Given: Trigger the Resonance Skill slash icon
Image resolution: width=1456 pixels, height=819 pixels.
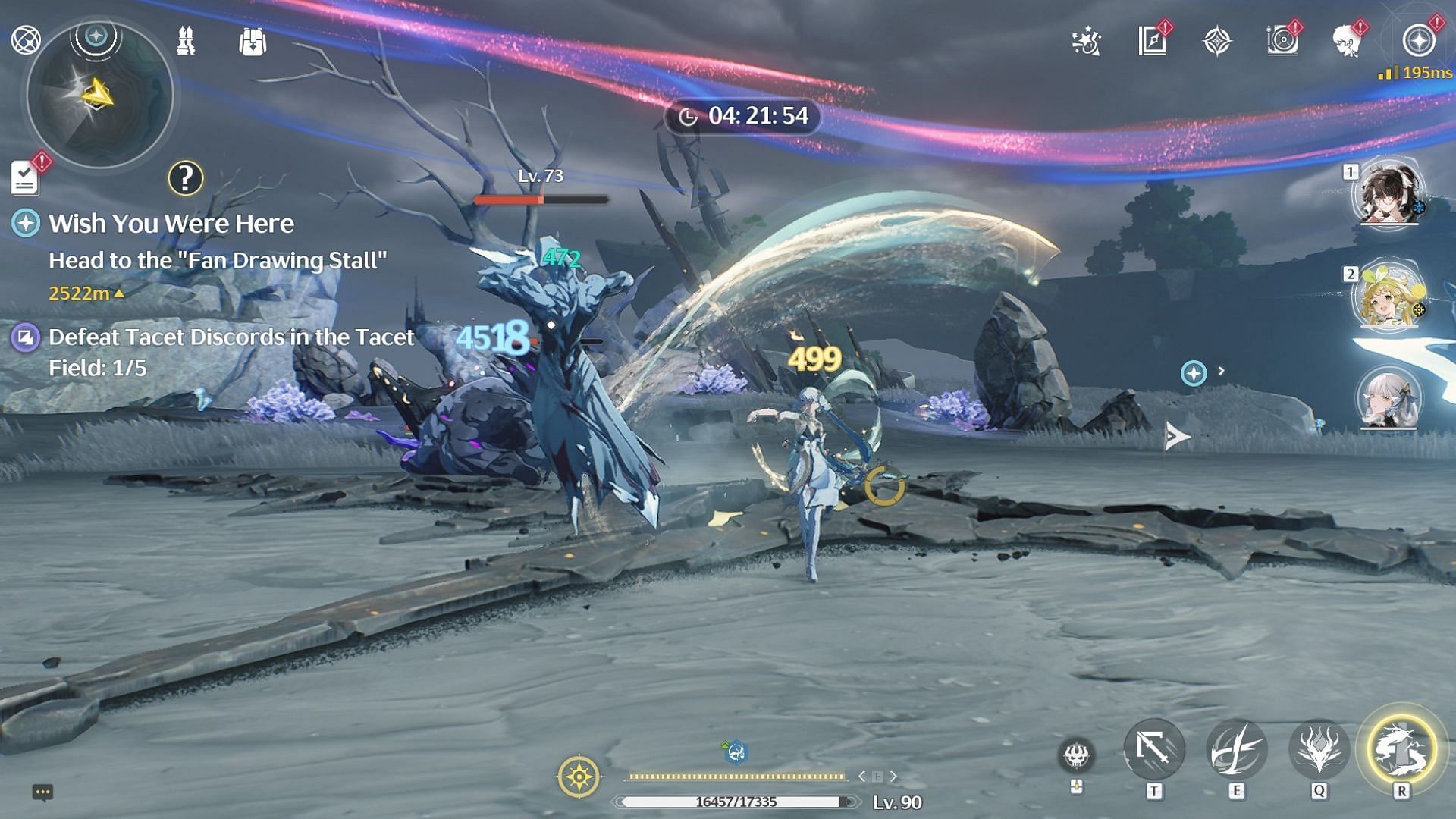Looking at the screenshot, I should 1236,749.
